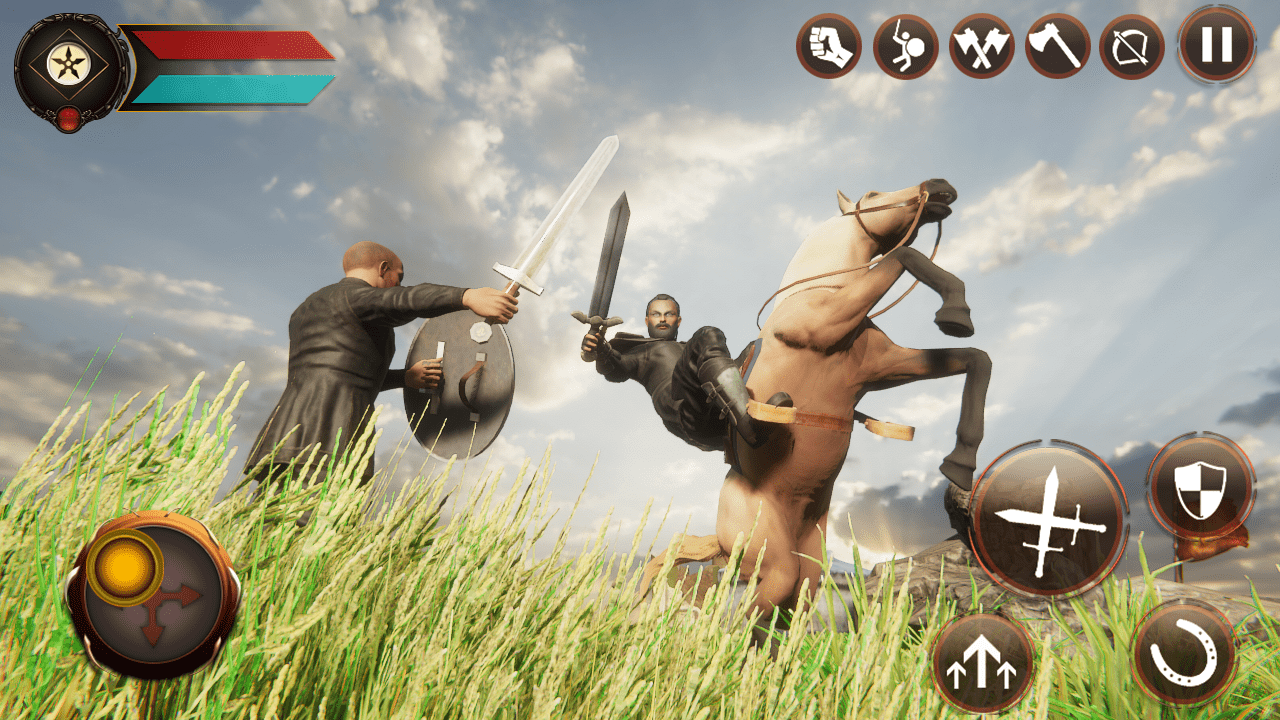Select the single battle axe icon
1280x720 pixels.
(1058, 47)
